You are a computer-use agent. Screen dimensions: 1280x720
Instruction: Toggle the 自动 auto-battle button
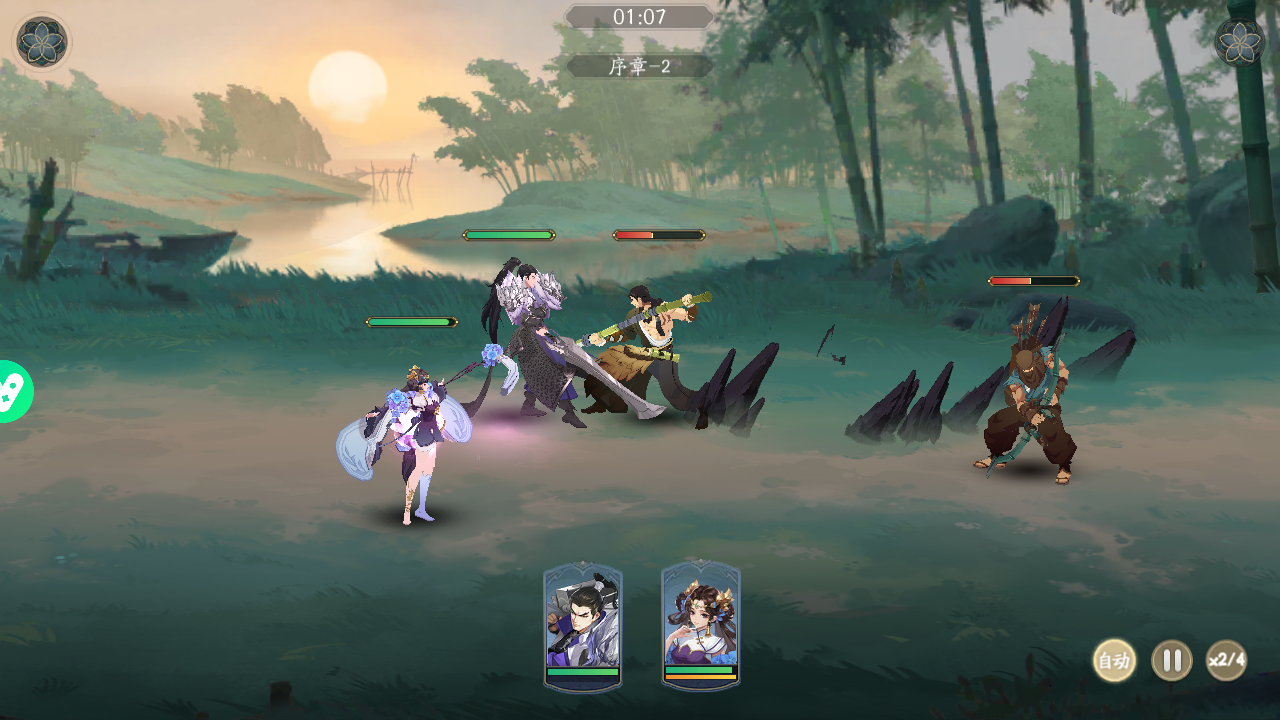tap(1113, 661)
